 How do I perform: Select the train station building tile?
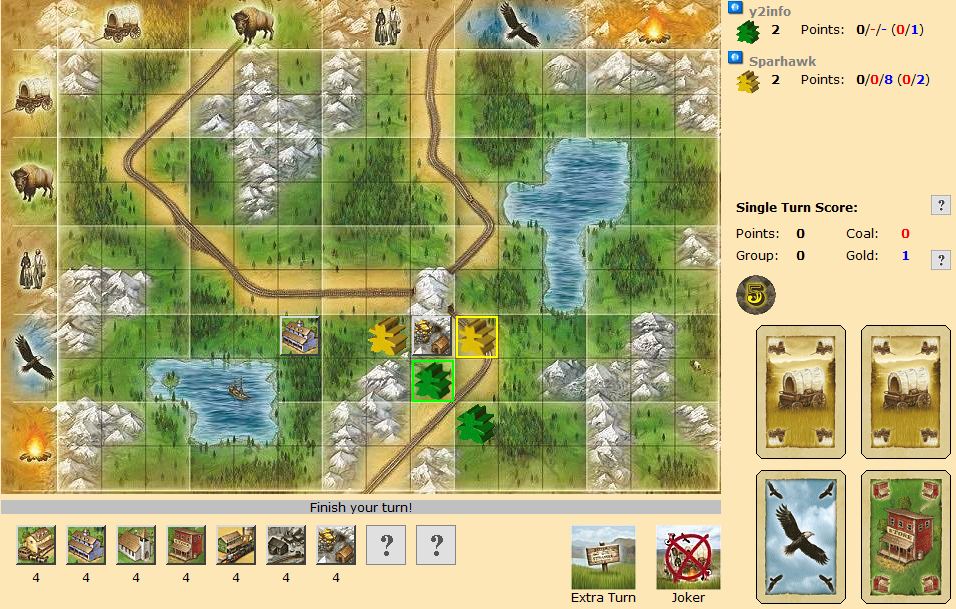[236, 545]
